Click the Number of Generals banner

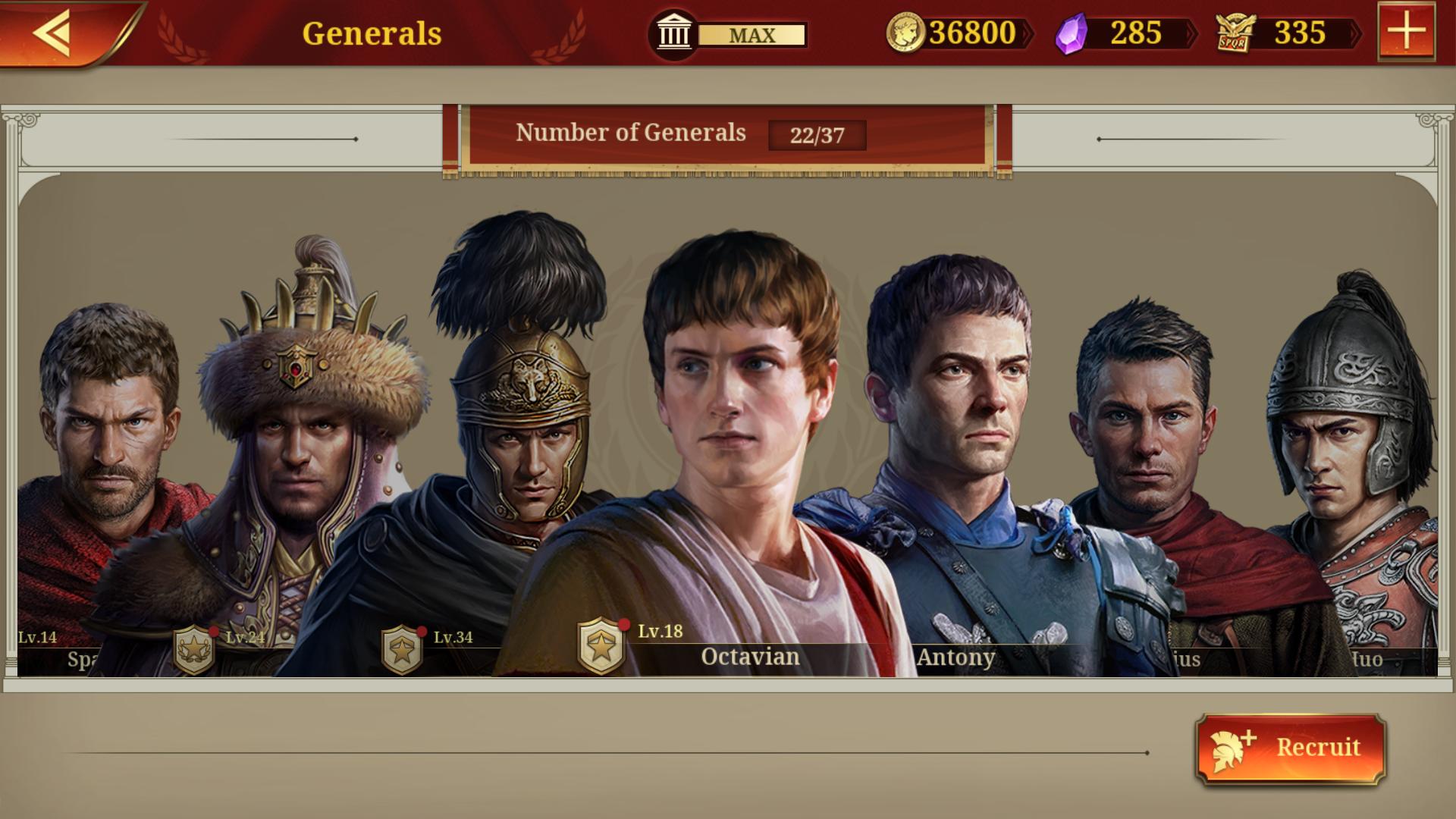726,133
